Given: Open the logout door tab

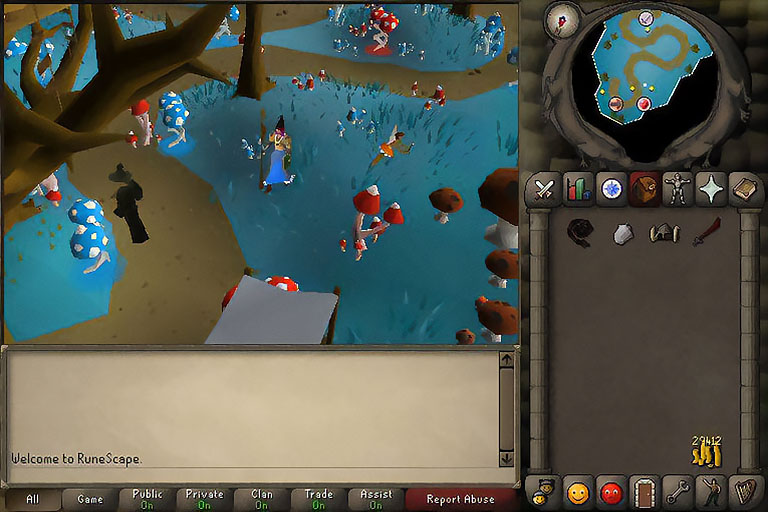Looking at the screenshot, I should click(x=644, y=492).
